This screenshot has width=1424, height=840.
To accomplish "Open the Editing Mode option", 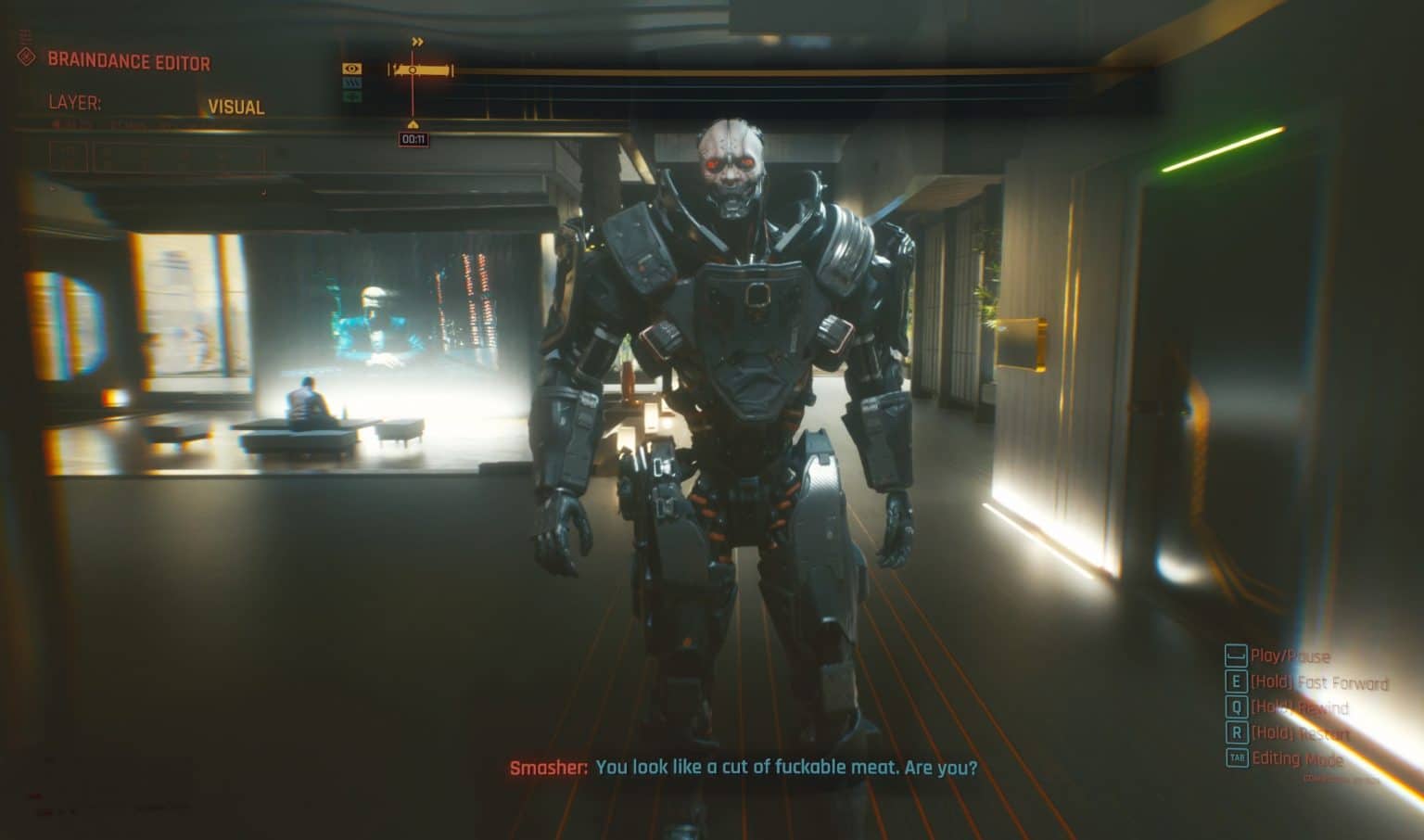I will [x=1298, y=758].
